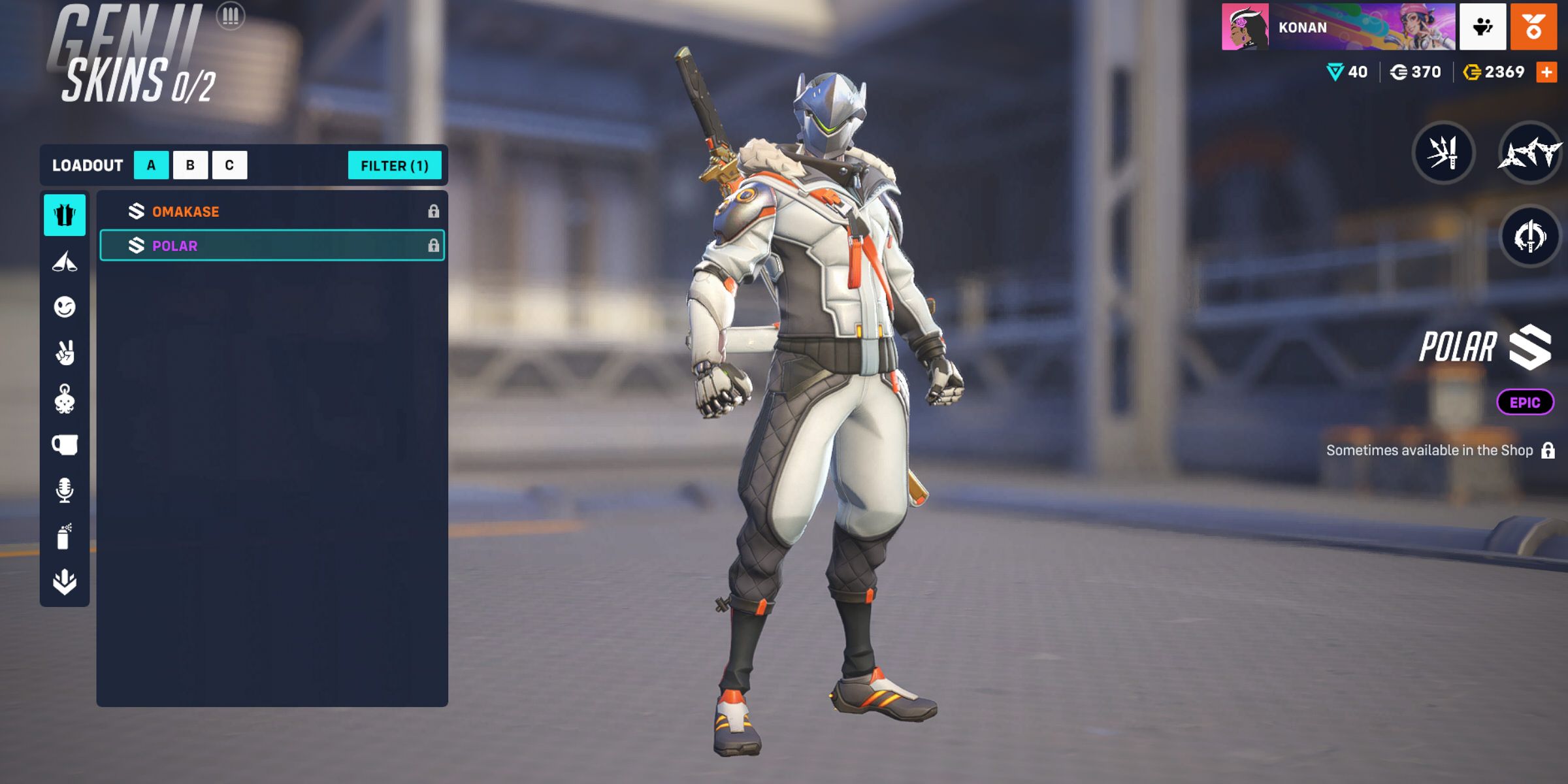
Task: Toggle Loadout A selection
Action: click(151, 165)
